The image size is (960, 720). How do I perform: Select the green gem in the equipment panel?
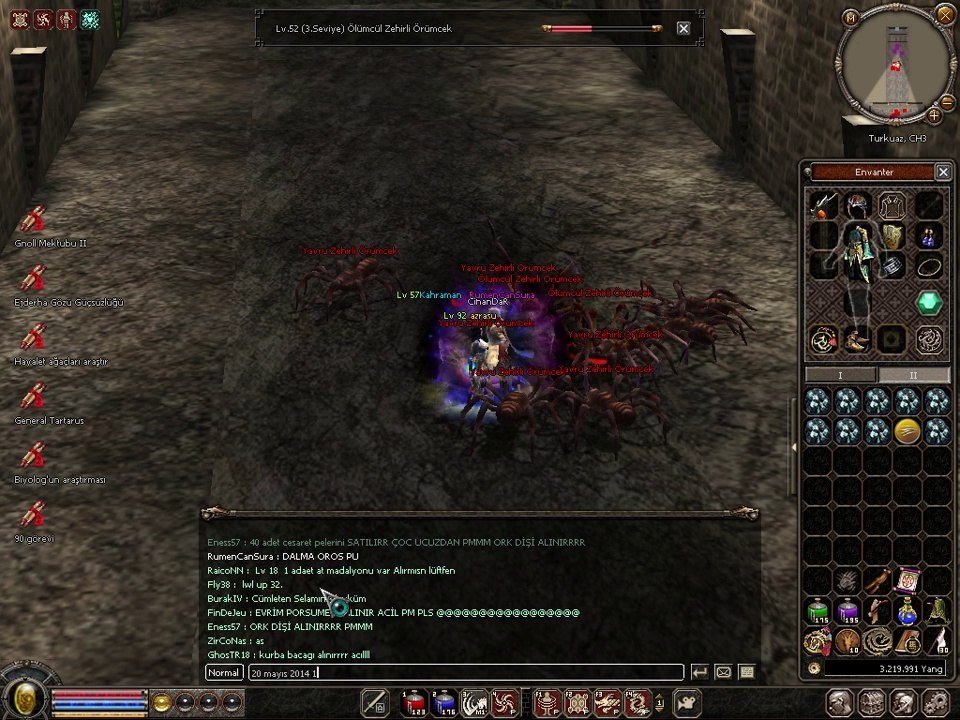[x=929, y=302]
